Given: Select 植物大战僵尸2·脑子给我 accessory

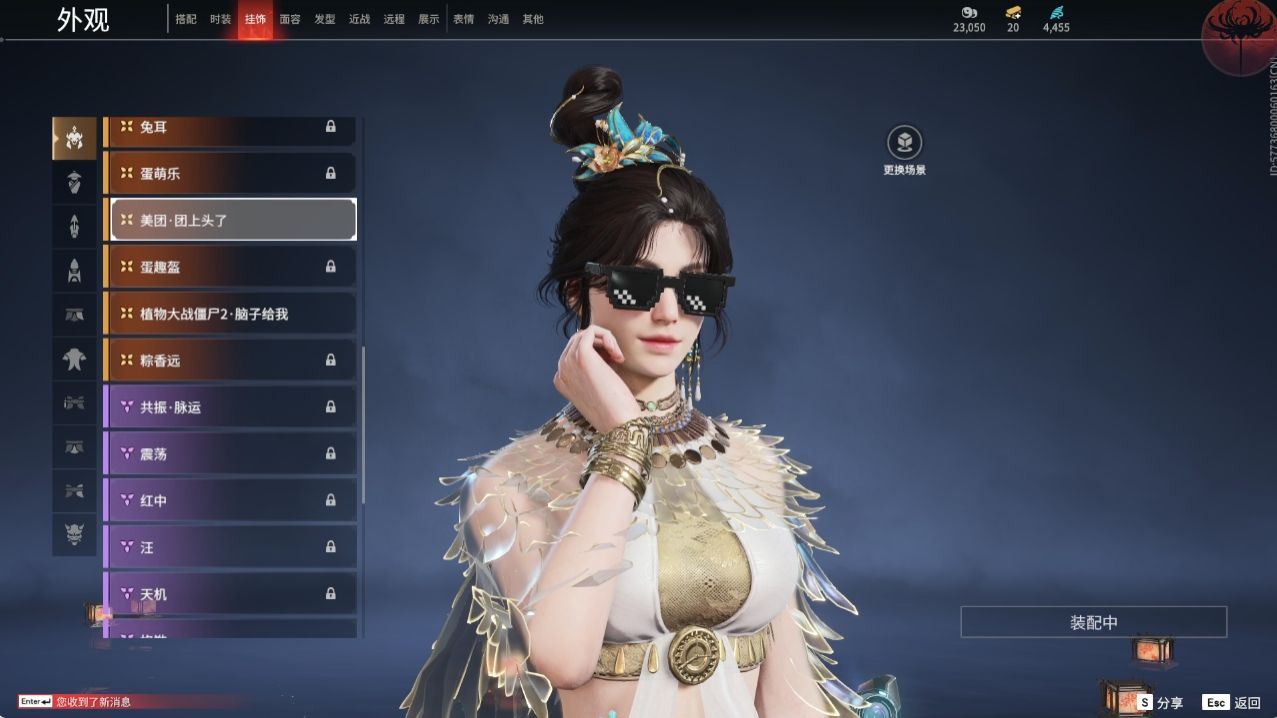Looking at the screenshot, I should (x=230, y=314).
